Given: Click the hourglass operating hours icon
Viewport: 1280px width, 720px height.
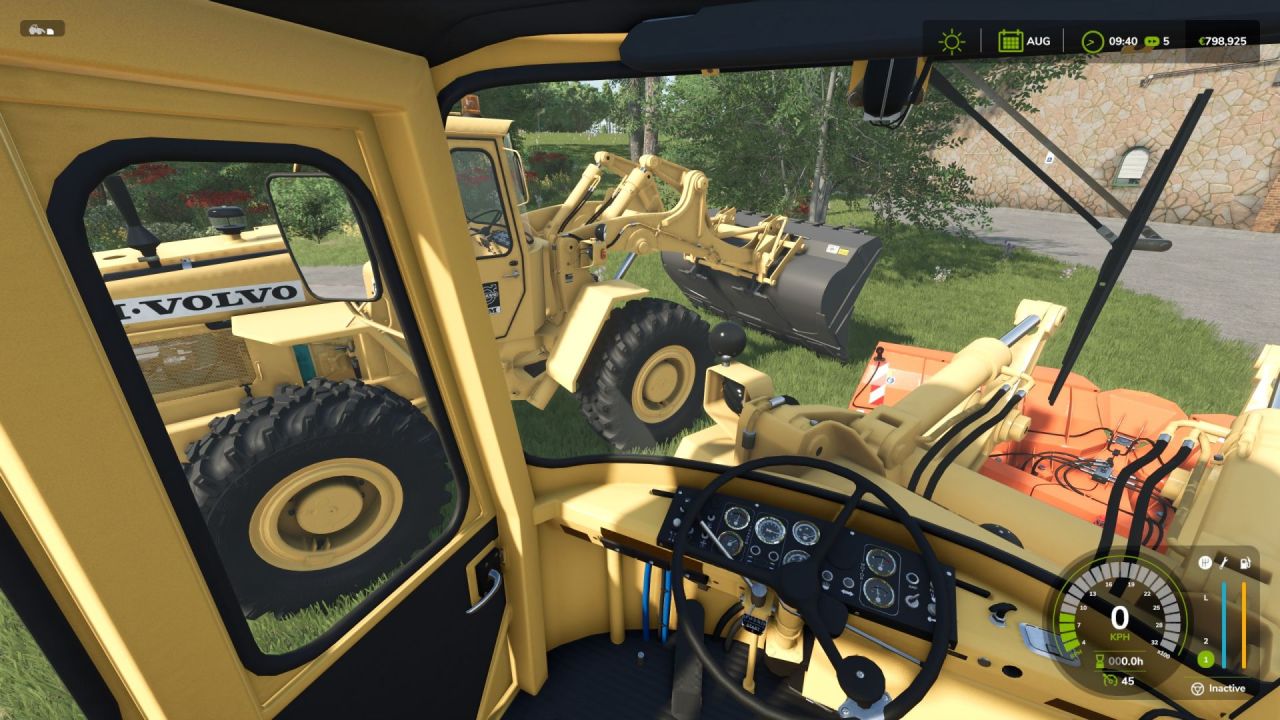Looking at the screenshot, I should [1100, 661].
